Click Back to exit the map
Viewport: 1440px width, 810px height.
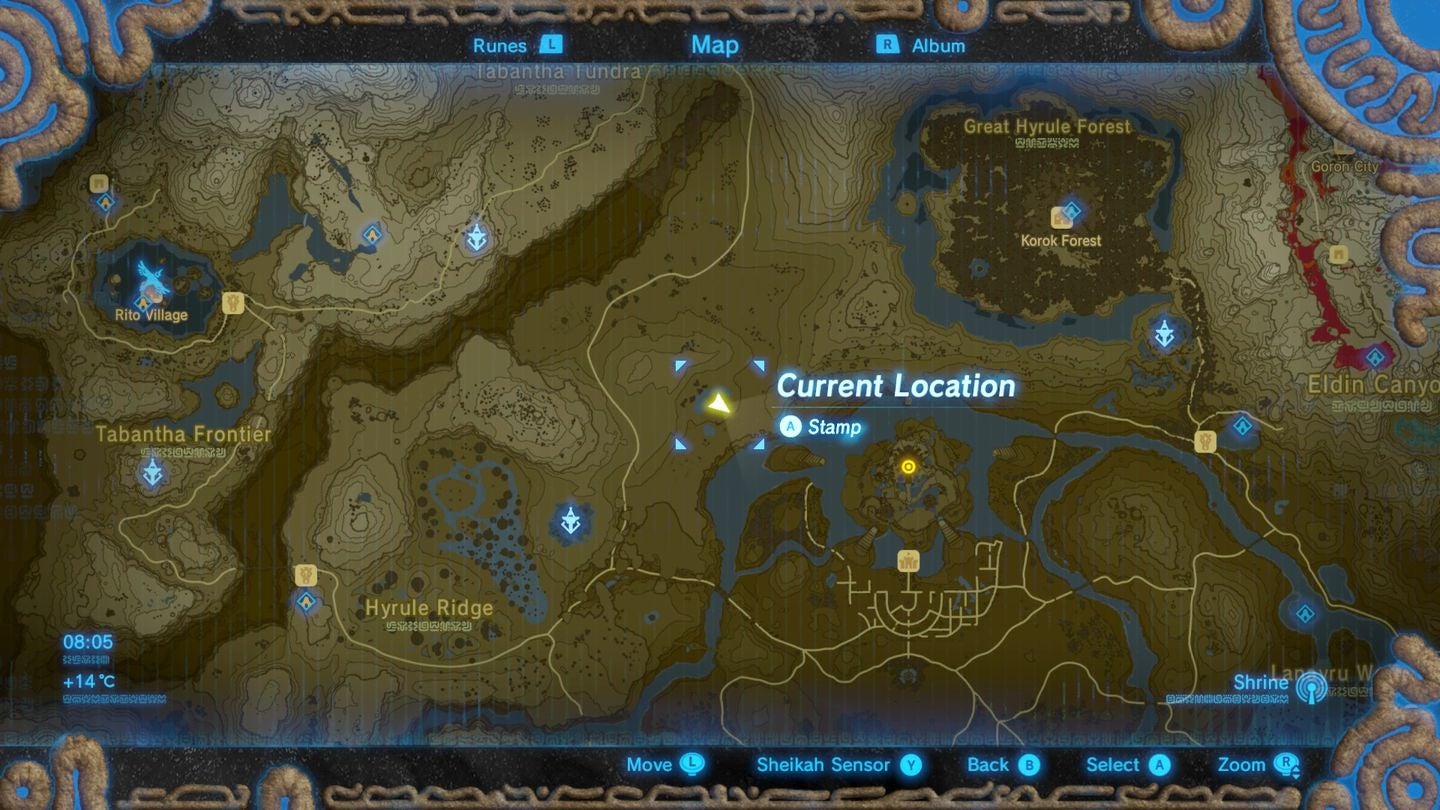[1003, 765]
